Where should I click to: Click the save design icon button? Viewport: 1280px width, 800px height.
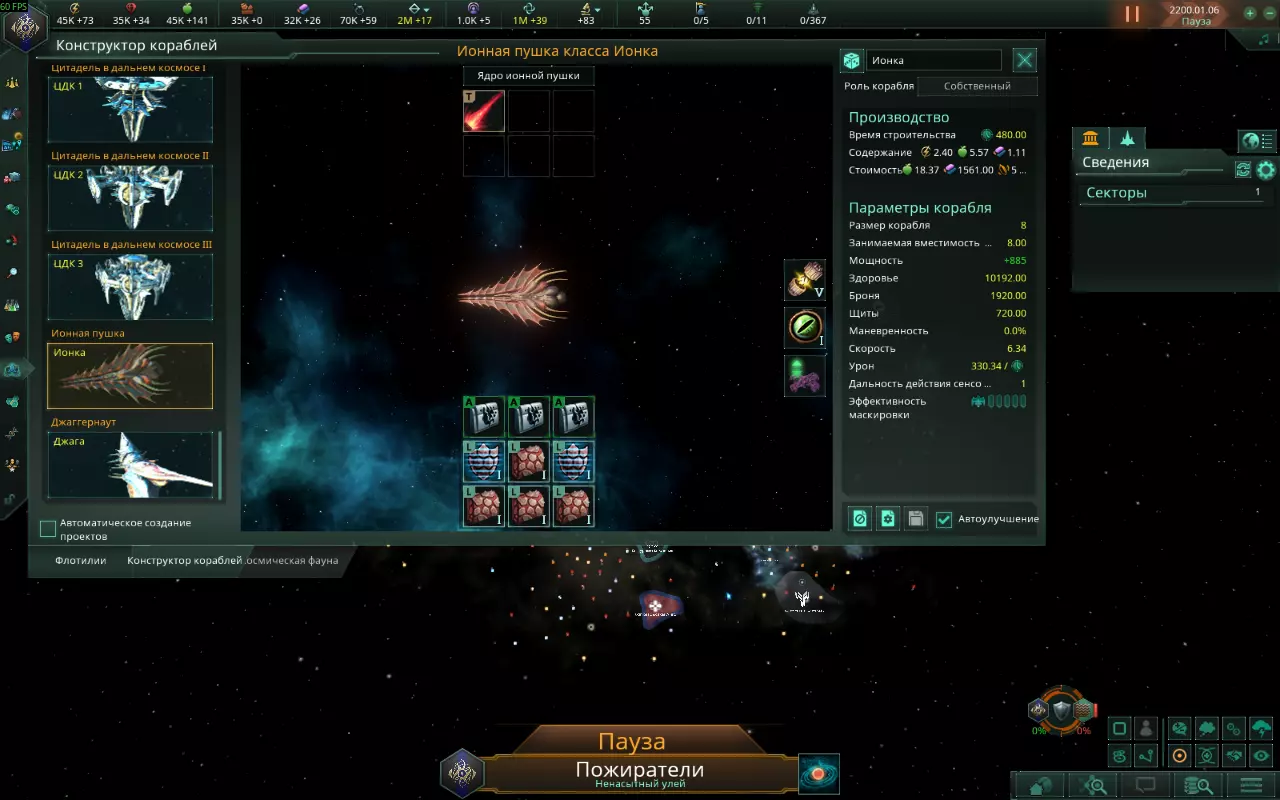(915, 519)
